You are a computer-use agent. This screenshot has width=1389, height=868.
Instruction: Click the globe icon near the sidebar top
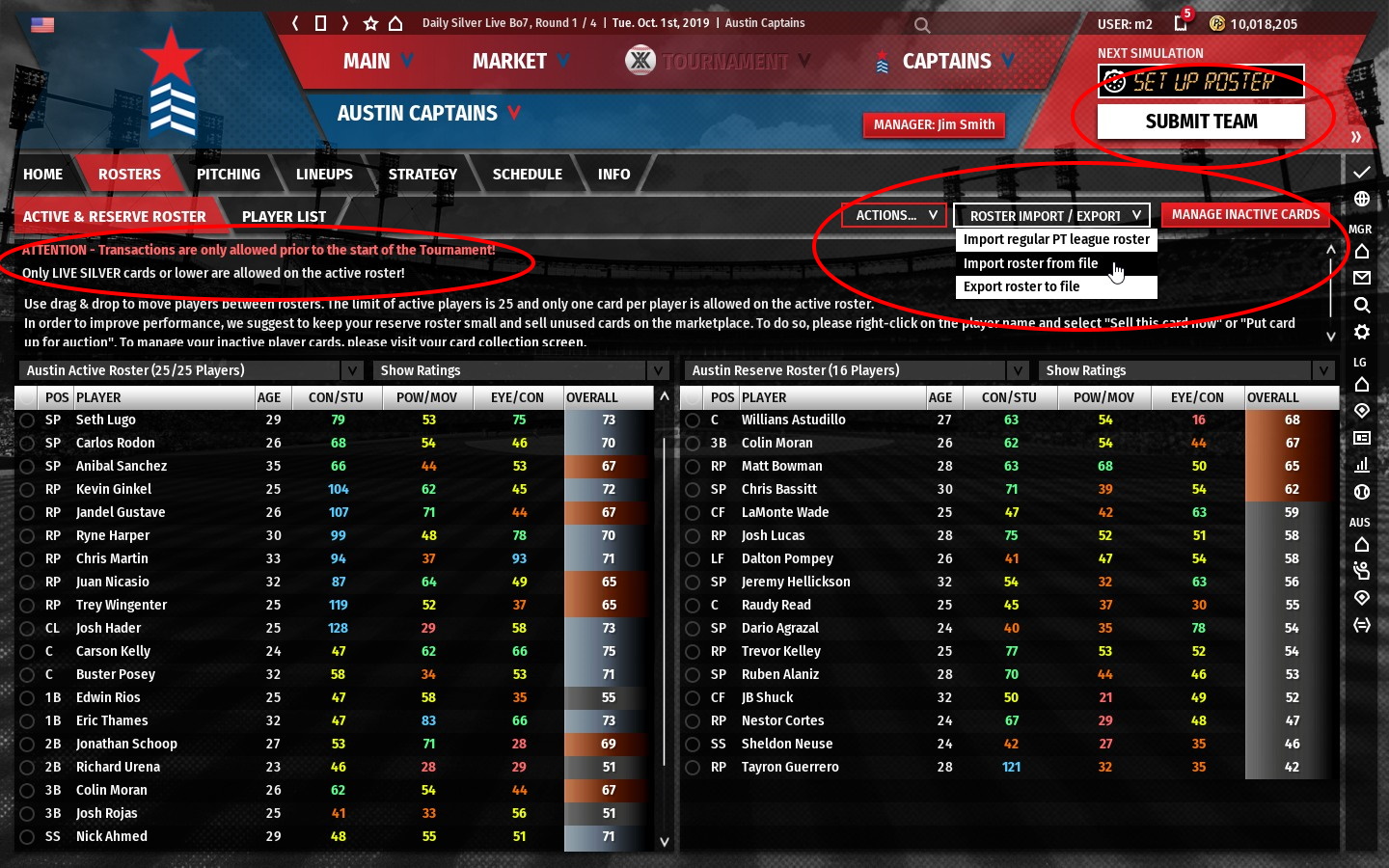(1362, 199)
